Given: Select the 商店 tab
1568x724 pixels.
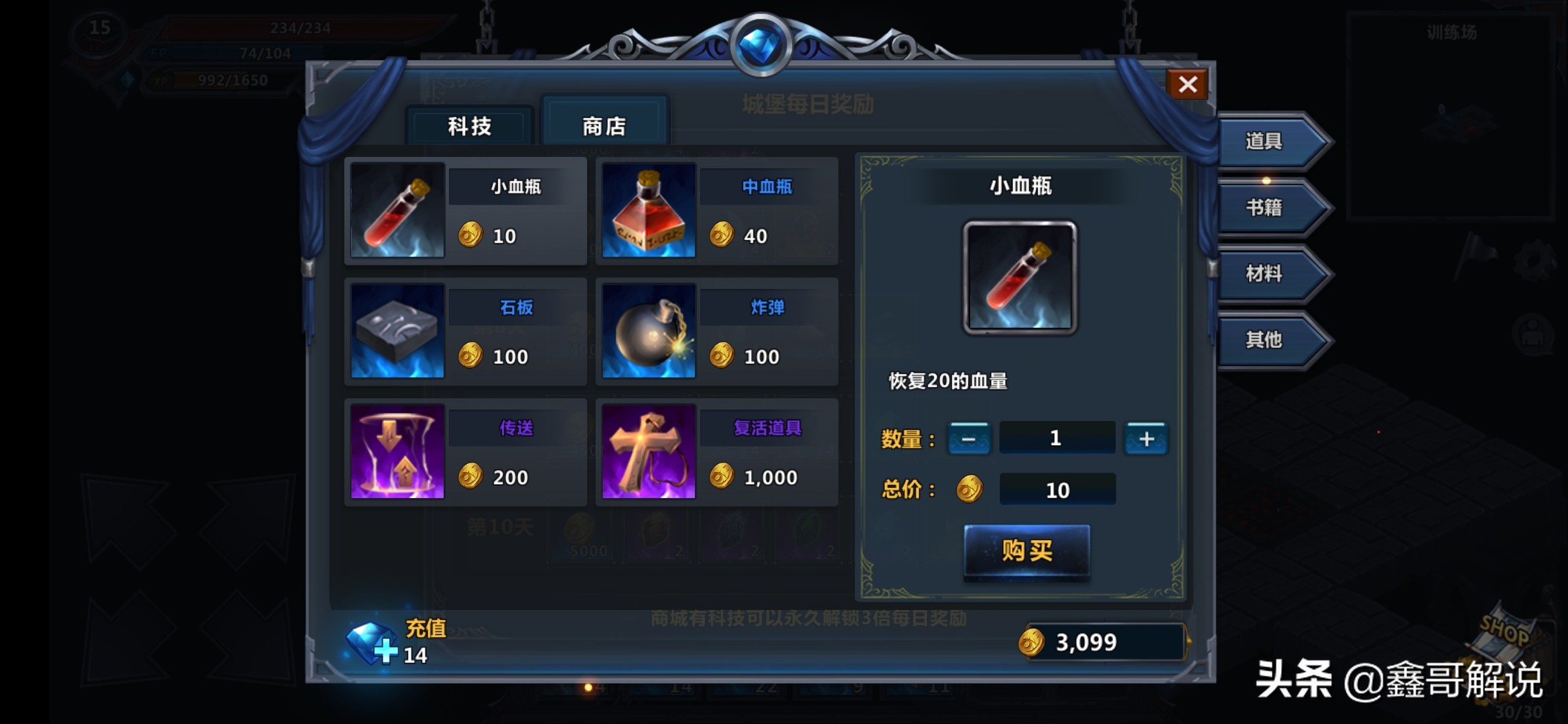Looking at the screenshot, I should (604, 126).
